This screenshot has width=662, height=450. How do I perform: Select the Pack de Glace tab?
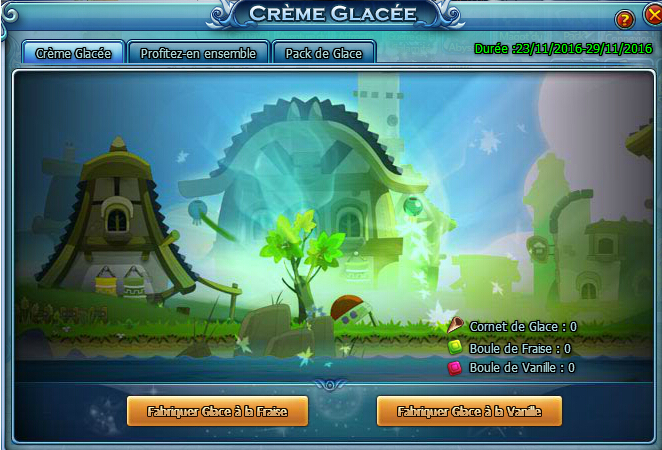pyautogui.click(x=323, y=53)
